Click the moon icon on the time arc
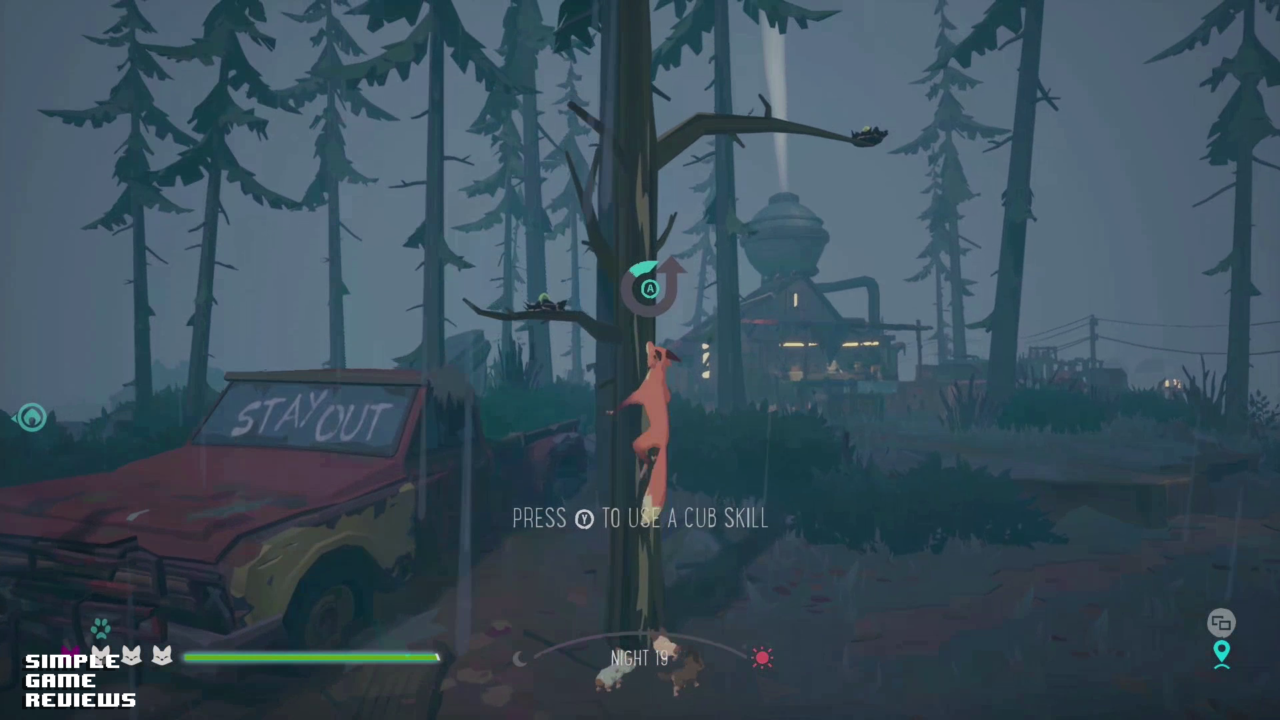This screenshot has height=720, width=1280. coord(520,658)
